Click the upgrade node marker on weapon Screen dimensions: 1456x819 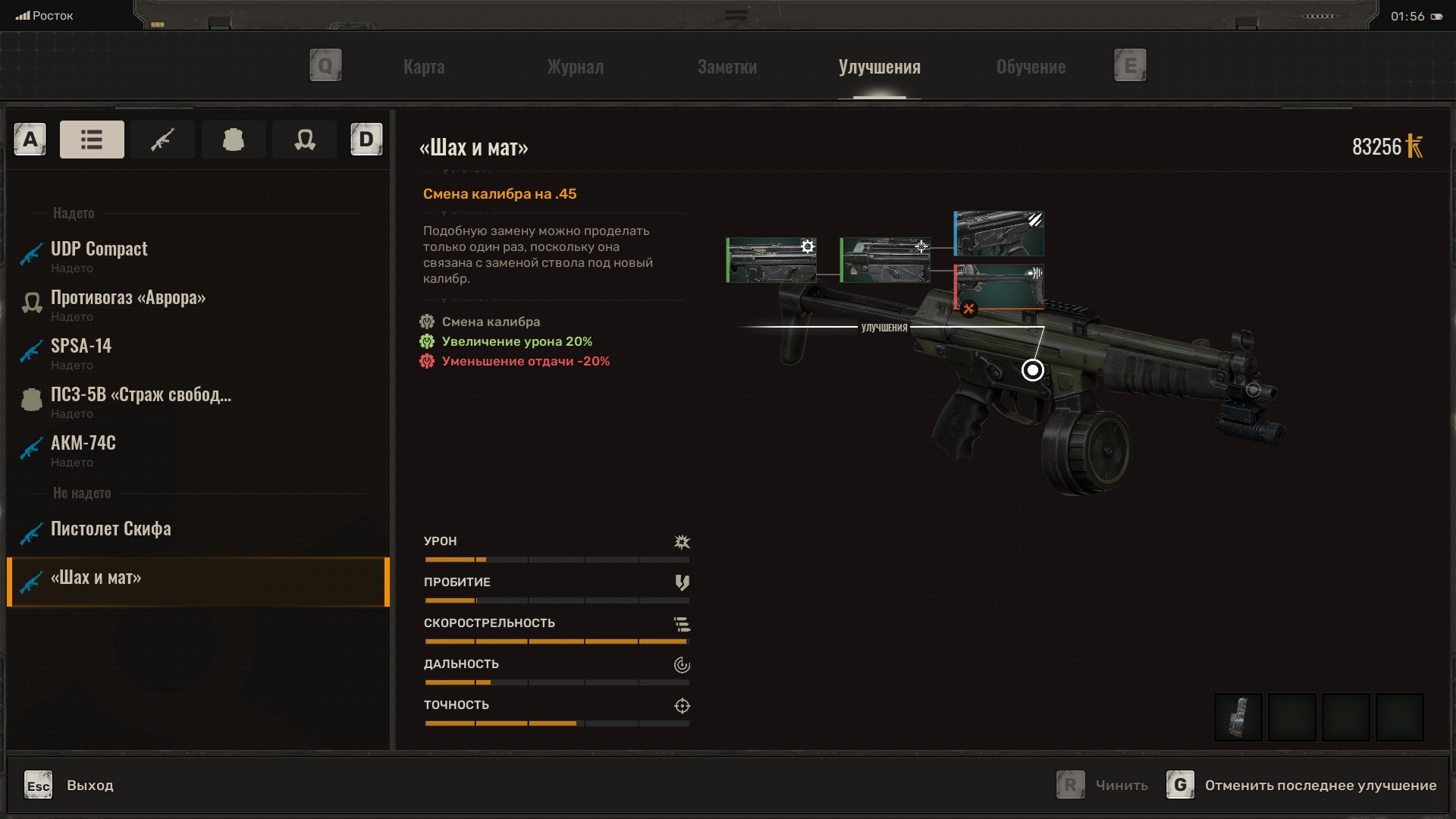pyautogui.click(x=1032, y=370)
